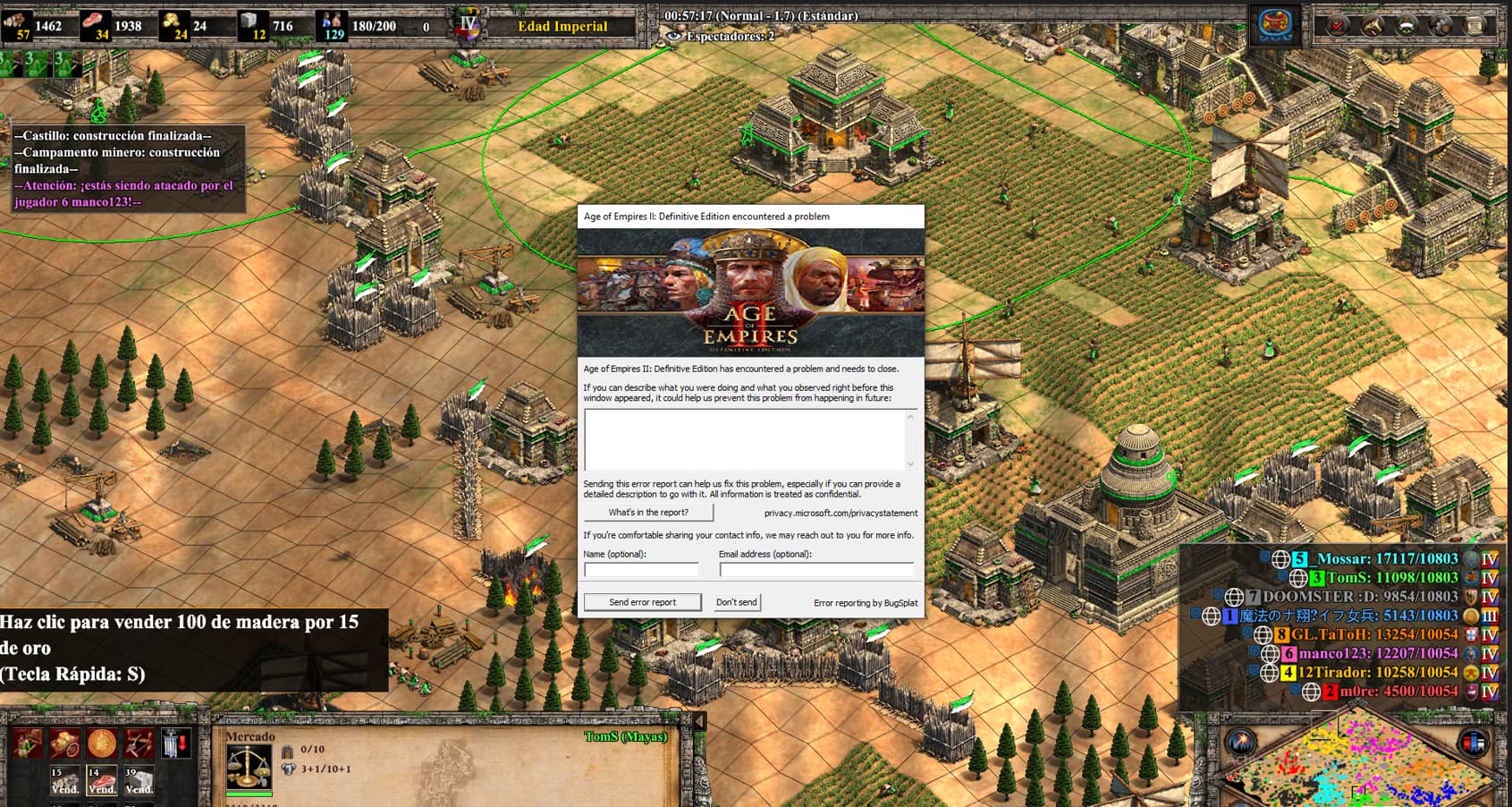Click the Name (optional) input field
Screen dimensions: 1512x807
[641, 569]
